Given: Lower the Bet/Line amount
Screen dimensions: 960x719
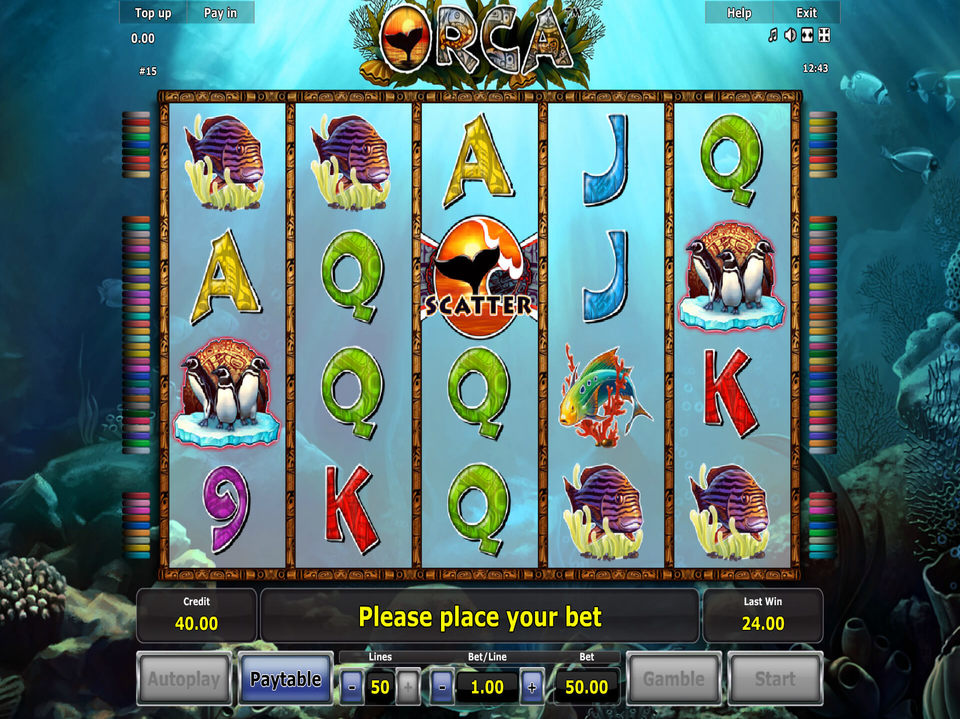Looking at the screenshot, I should pos(443,687).
